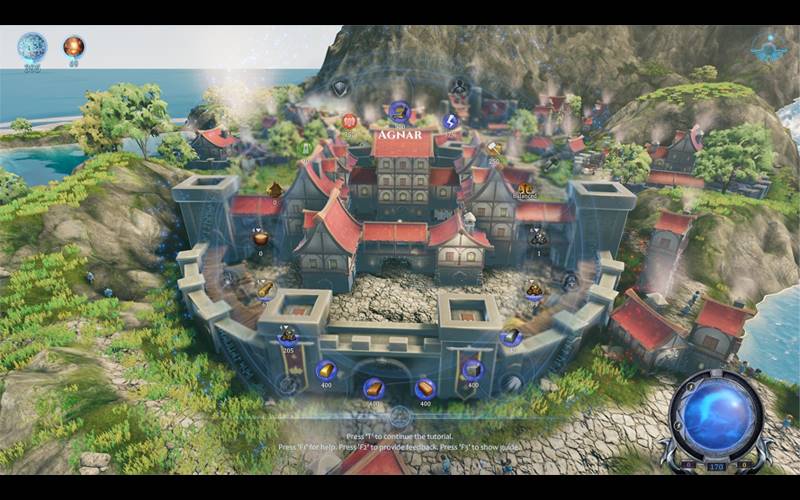
Task: Select the purple icon above the Agnar name
Action: click(x=399, y=110)
